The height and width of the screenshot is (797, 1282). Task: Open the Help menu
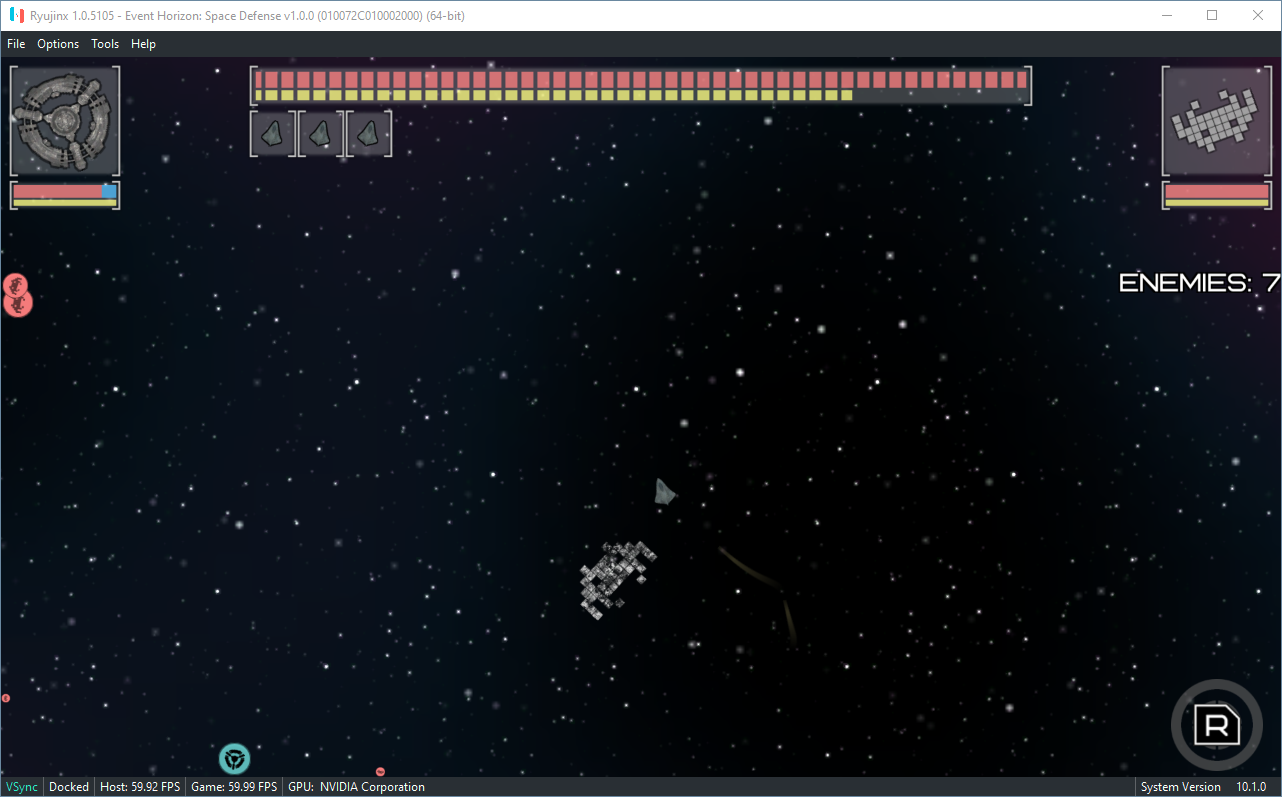tap(143, 44)
